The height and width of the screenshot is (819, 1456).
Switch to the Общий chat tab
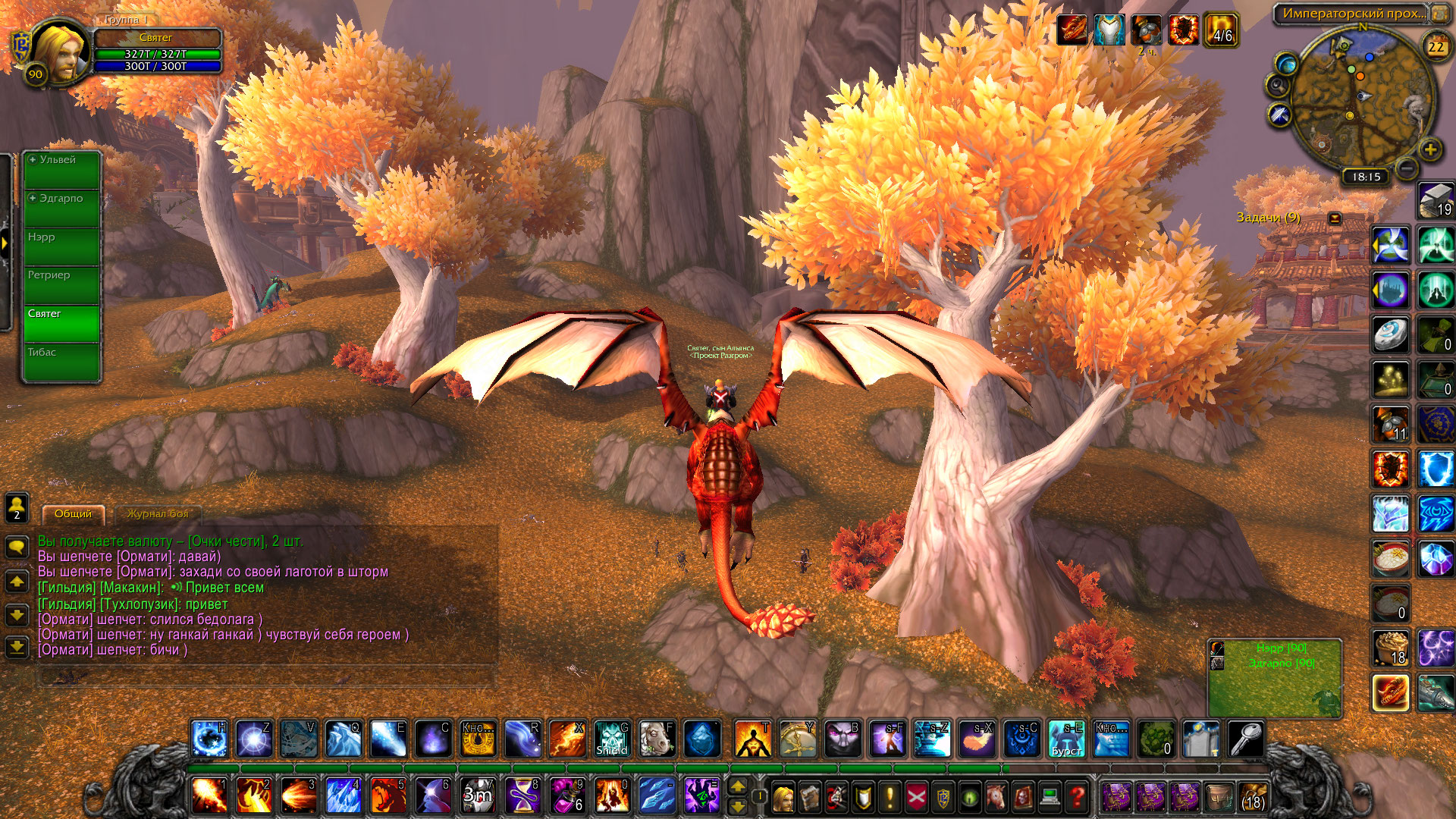click(x=73, y=514)
